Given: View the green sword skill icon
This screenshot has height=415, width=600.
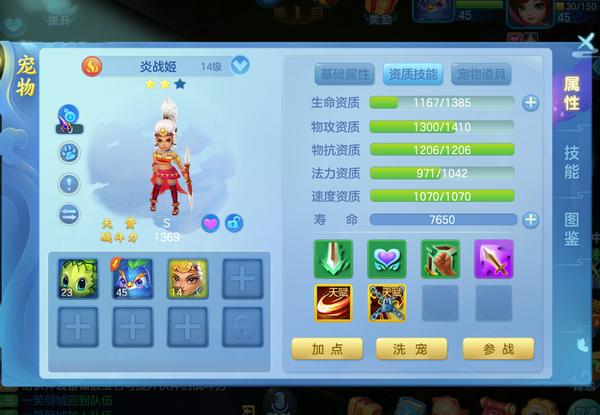Looking at the screenshot, I should coord(333,258).
